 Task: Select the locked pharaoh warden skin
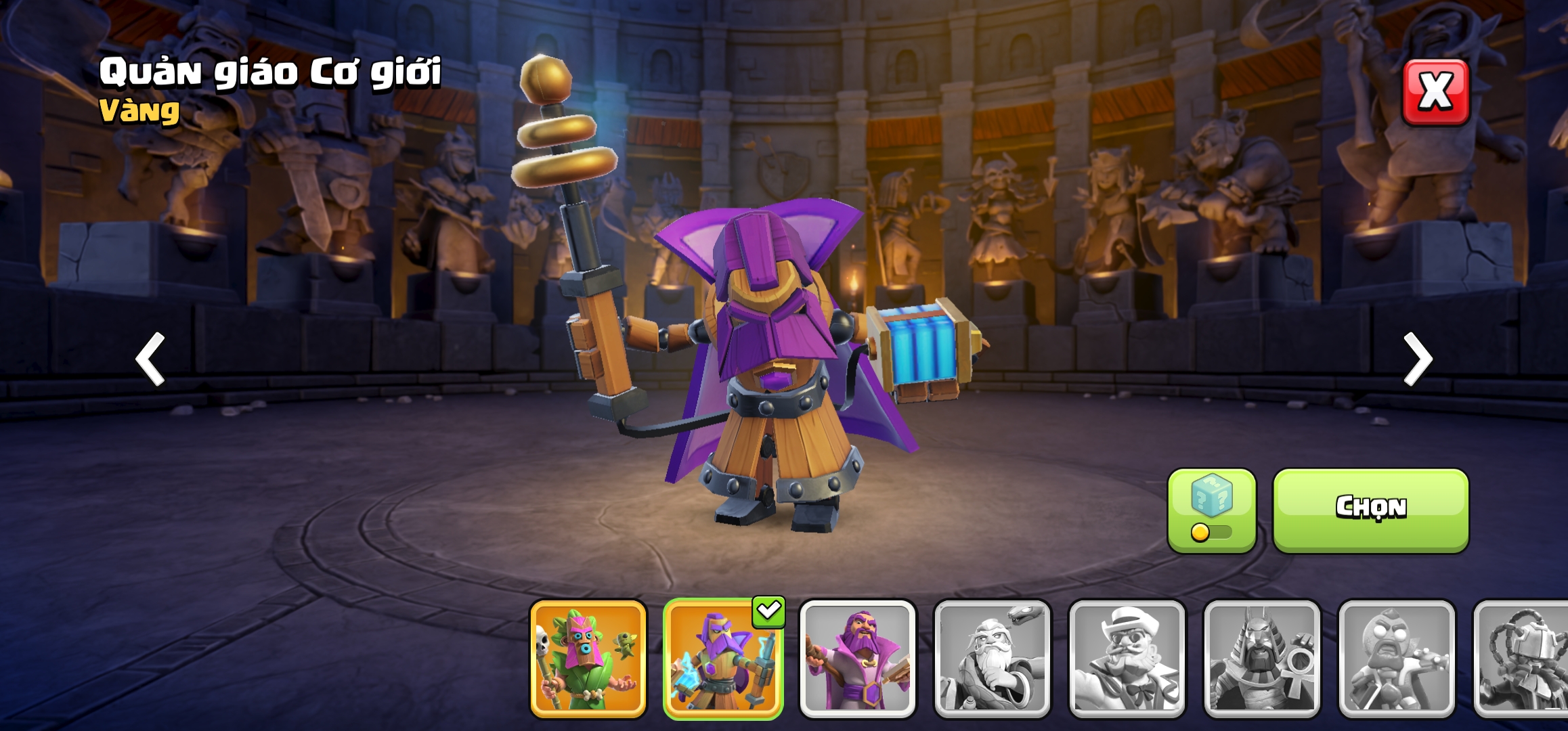tap(1261, 659)
